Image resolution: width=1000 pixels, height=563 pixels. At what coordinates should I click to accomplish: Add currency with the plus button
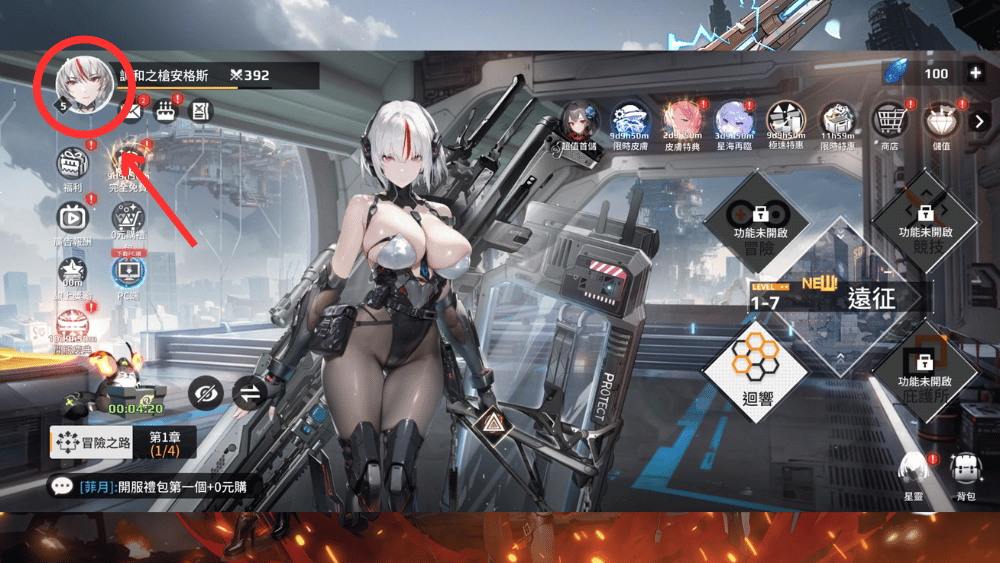(x=975, y=73)
